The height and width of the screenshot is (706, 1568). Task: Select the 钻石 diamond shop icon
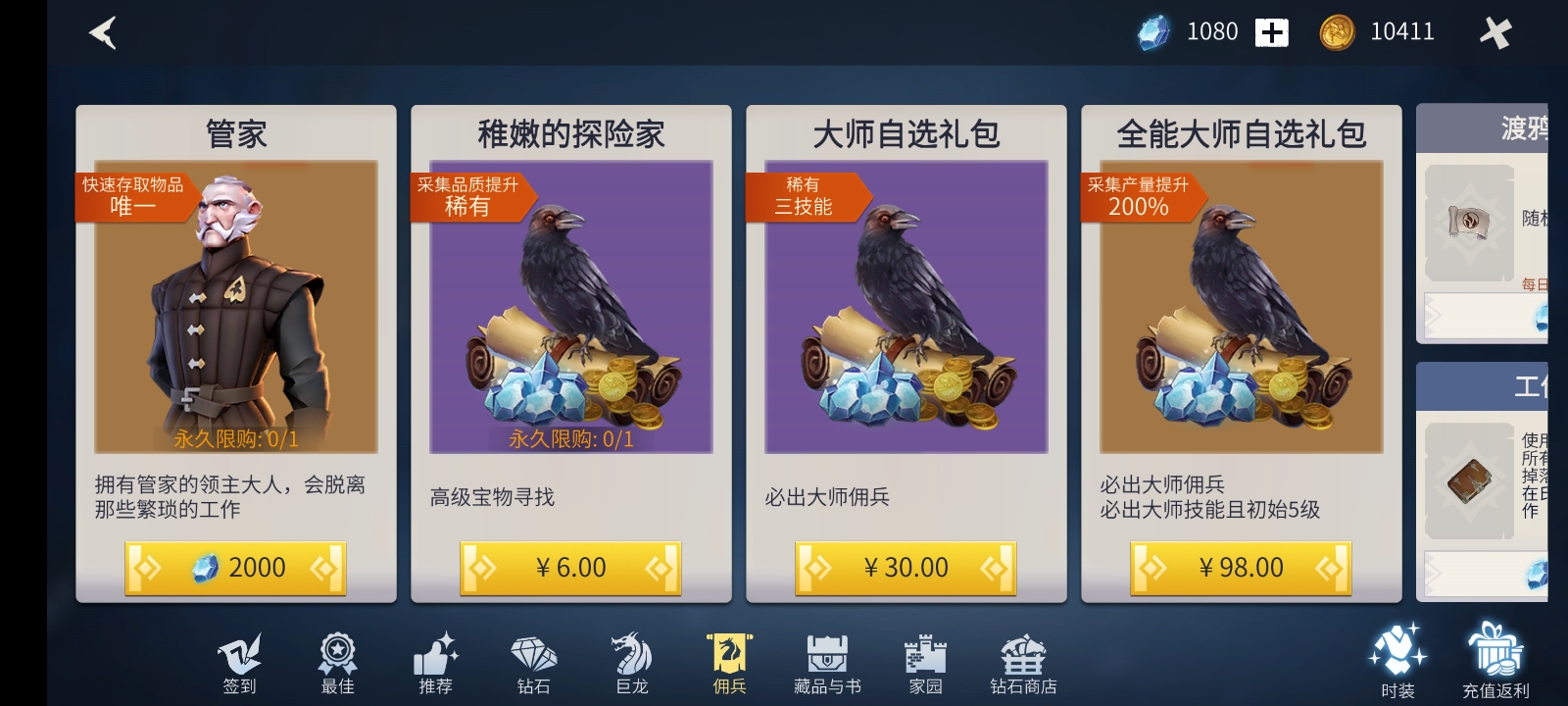tap(532, 662)
